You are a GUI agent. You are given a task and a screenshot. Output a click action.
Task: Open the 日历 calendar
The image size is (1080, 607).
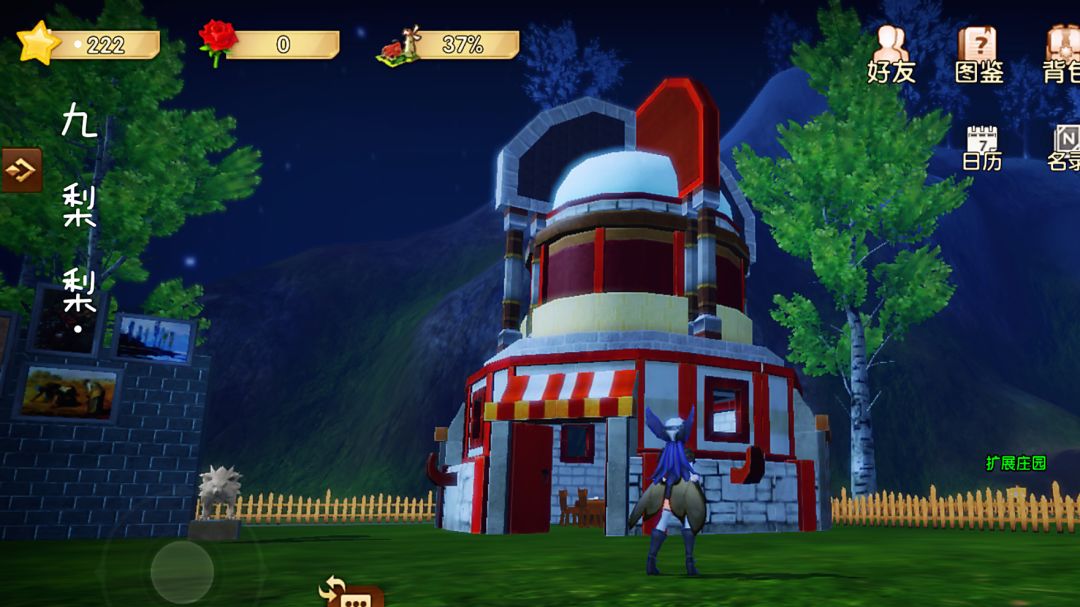point(982,147)
